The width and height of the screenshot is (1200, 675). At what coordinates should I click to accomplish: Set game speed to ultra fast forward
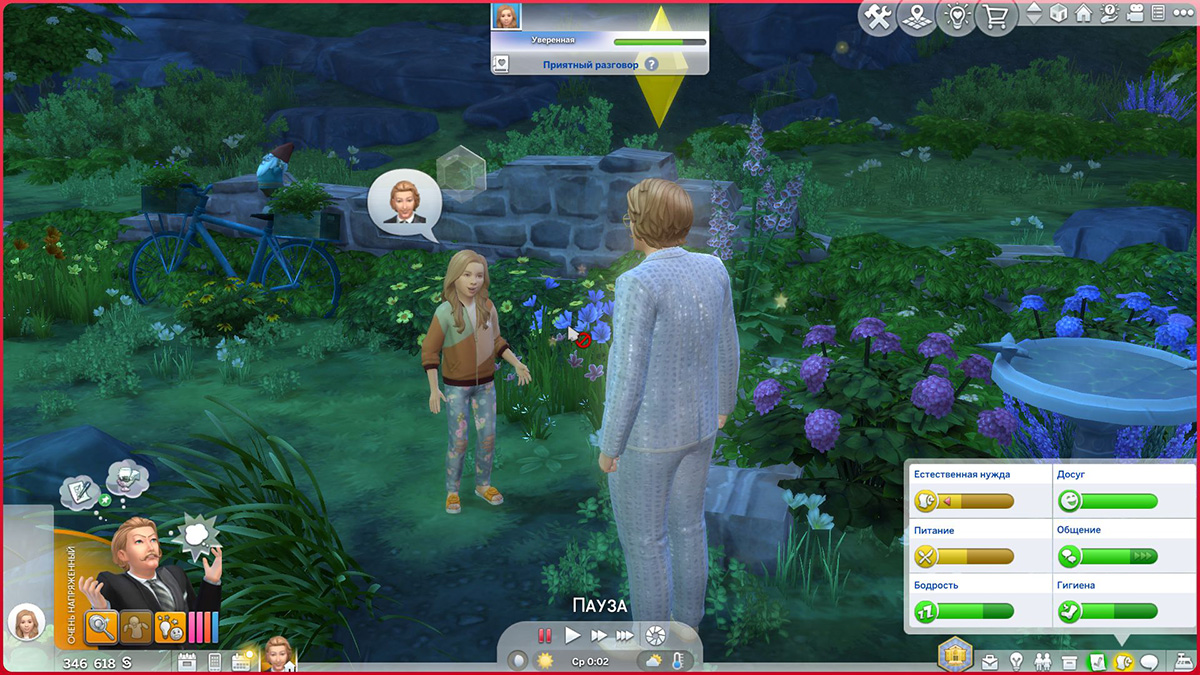pos(625,635)
